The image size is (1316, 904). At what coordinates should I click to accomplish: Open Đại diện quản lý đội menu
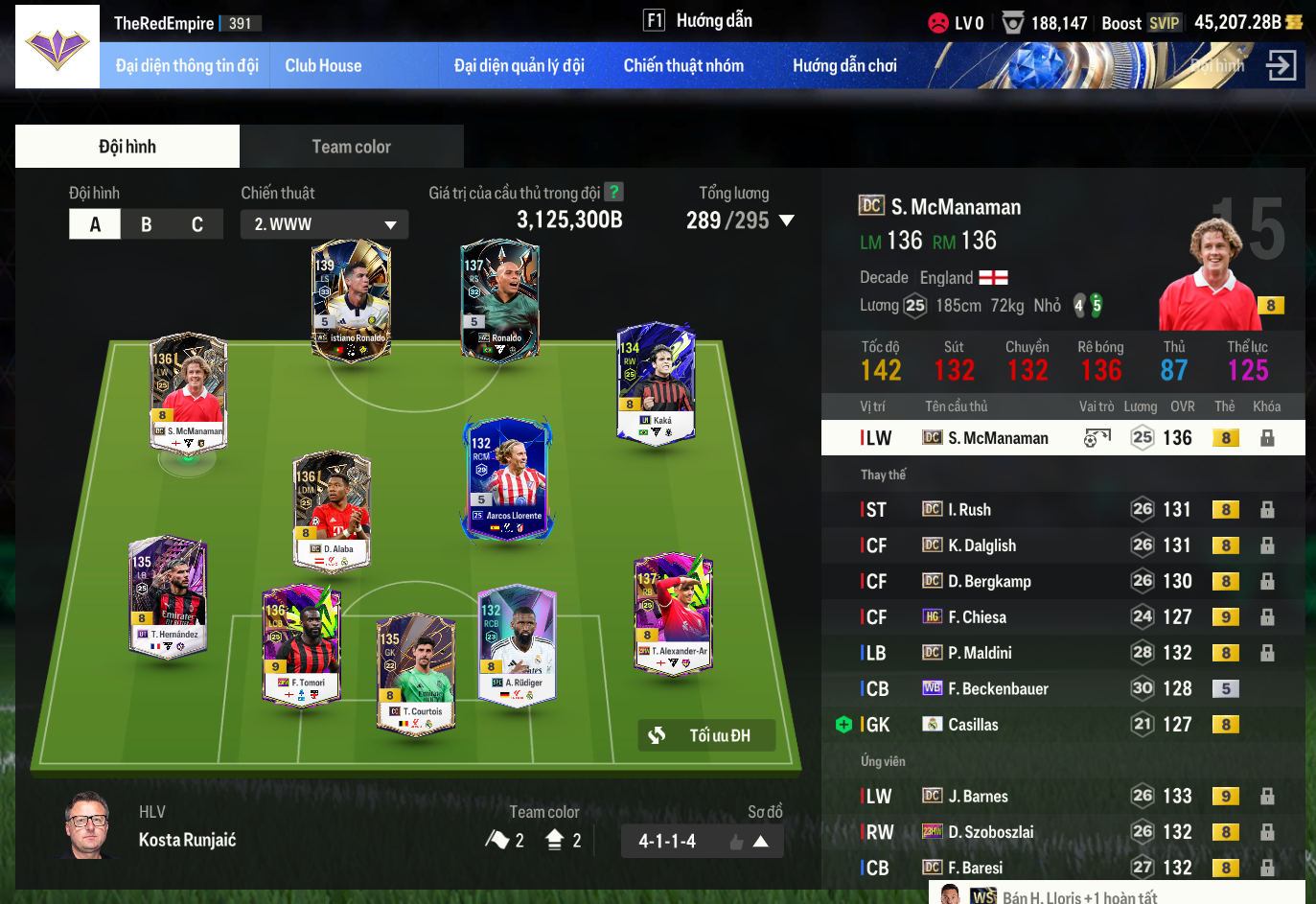click(x=519, y=66)
